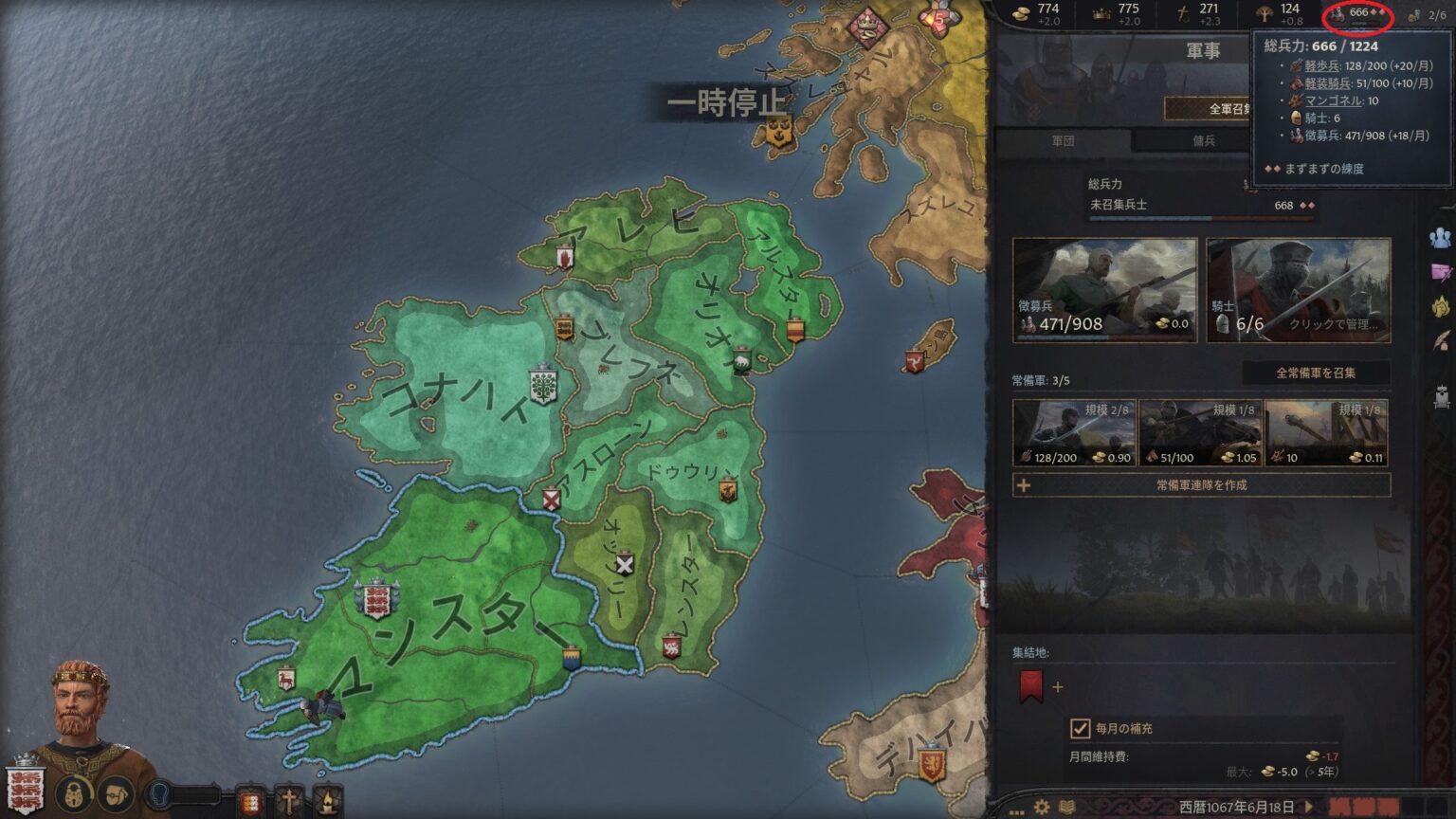Click the quill decisions icon on the right sidebar
This screenshot has height=819, width=1456.
(1439, 339)
